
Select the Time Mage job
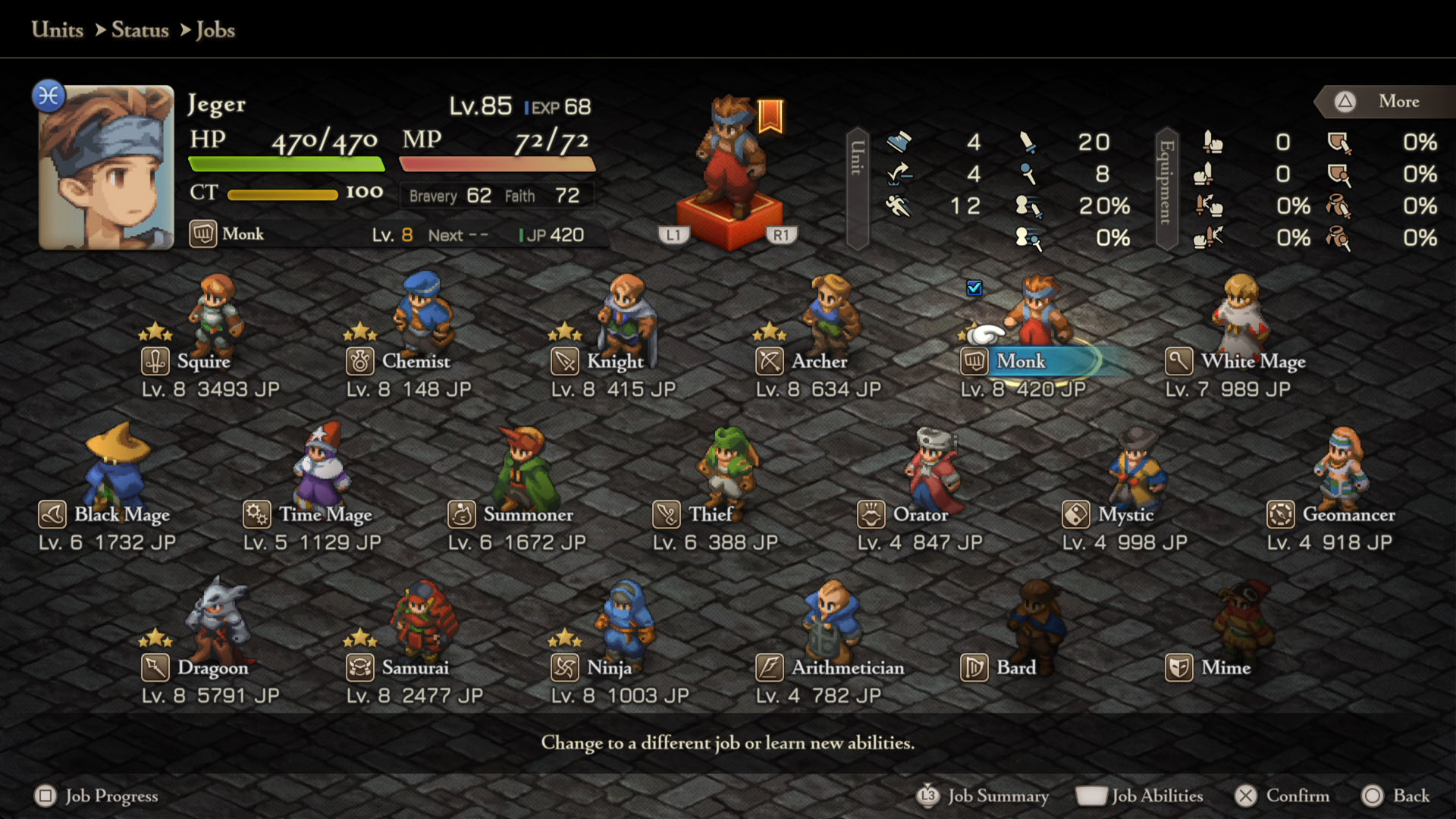click(325, 515)
